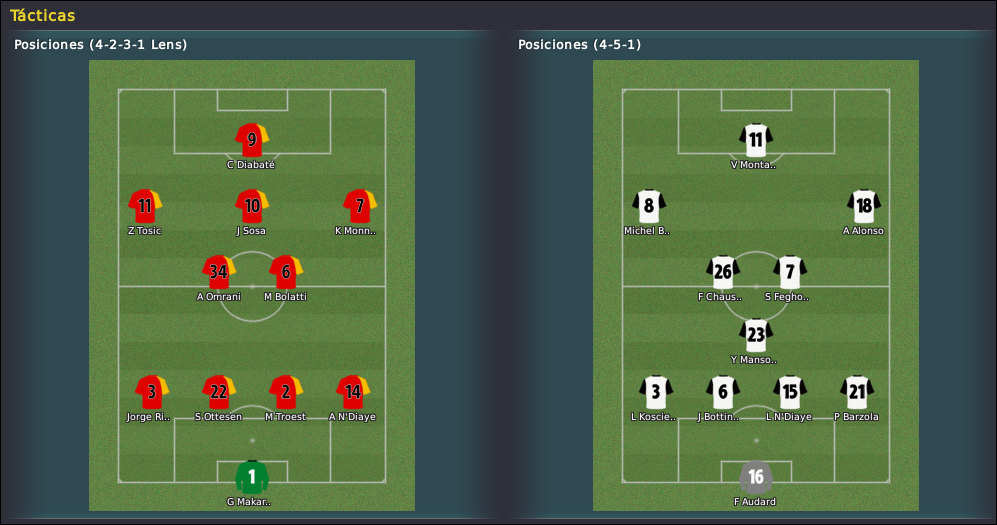
Task: Choose J Sosa's number 10 shirt
Action: coord(252,206)
